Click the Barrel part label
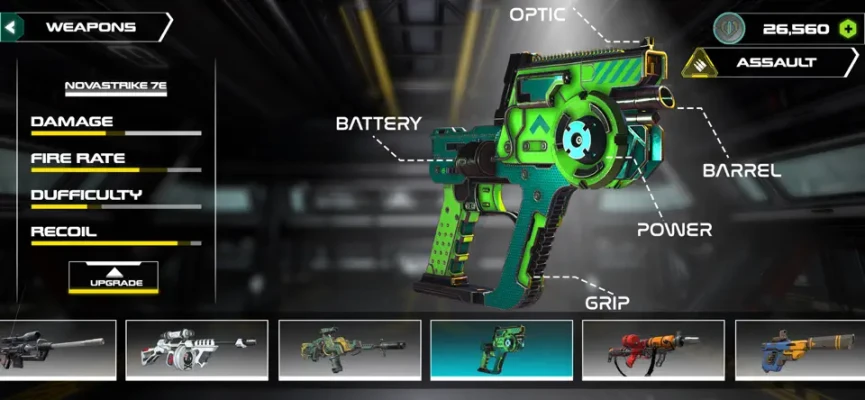The image size is (865, 400). coord(741,170)
